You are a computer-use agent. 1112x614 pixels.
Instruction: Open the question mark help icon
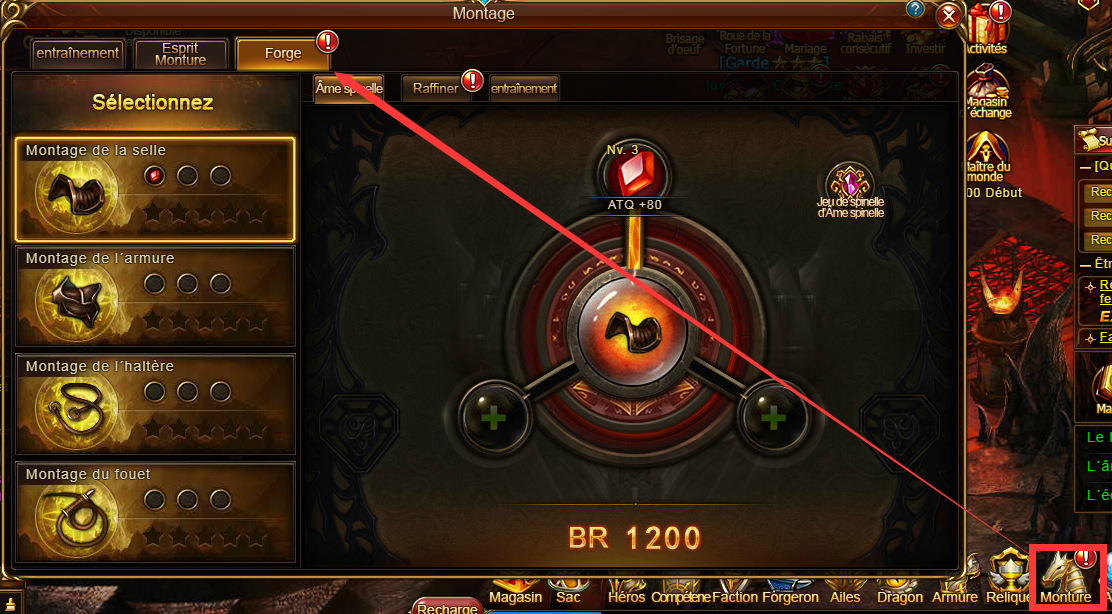coord(915,10)
